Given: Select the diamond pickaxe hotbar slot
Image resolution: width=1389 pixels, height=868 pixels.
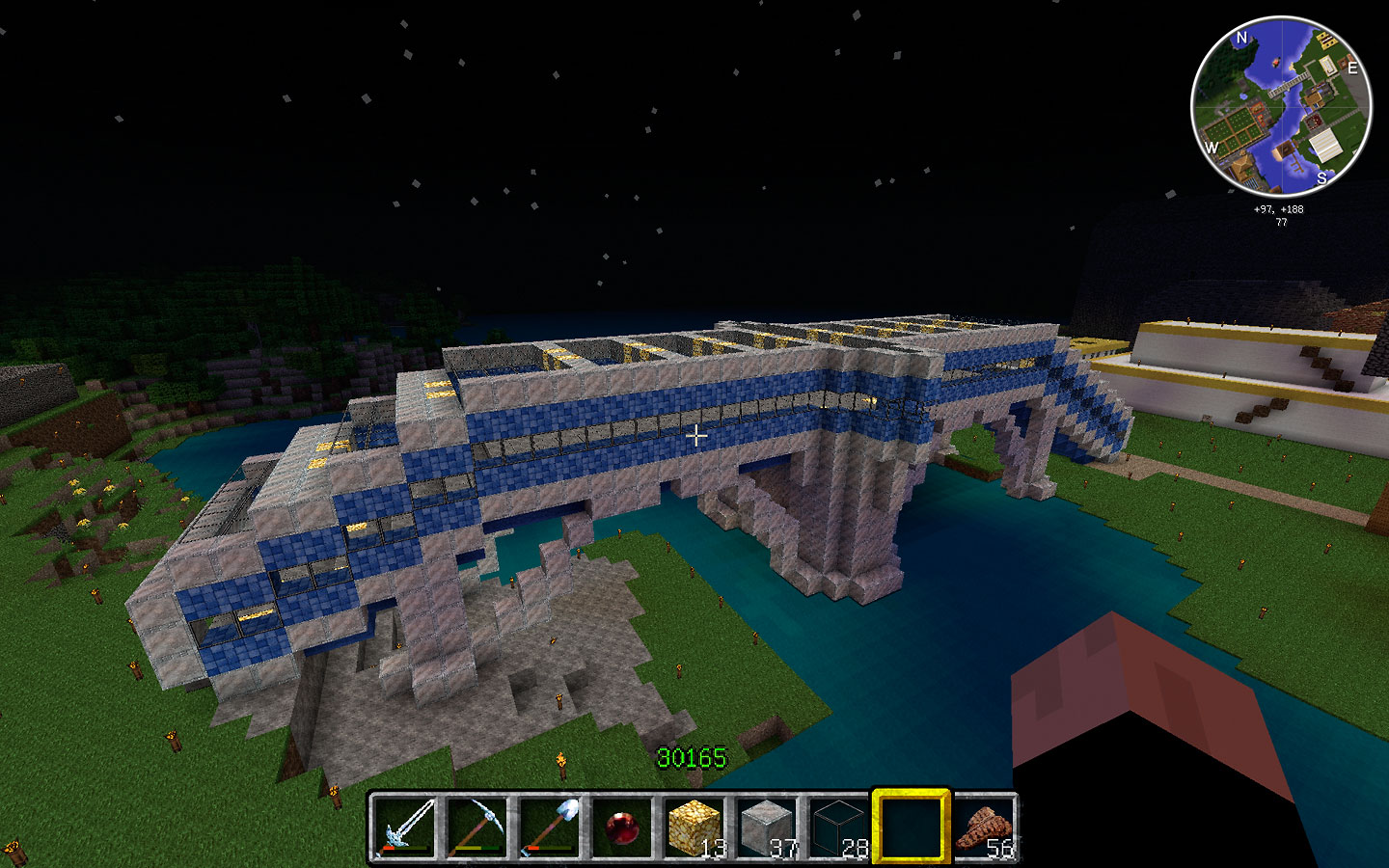Looking at the screenshot, I should click(x=477, y=827).
